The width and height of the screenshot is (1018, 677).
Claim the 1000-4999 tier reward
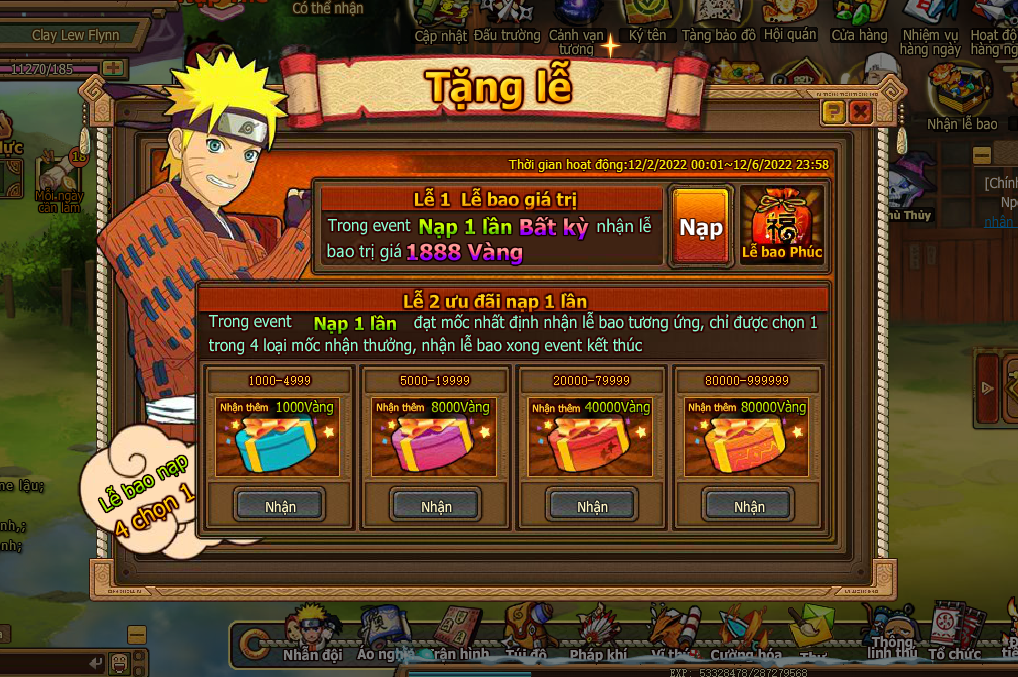click(280, 506)
